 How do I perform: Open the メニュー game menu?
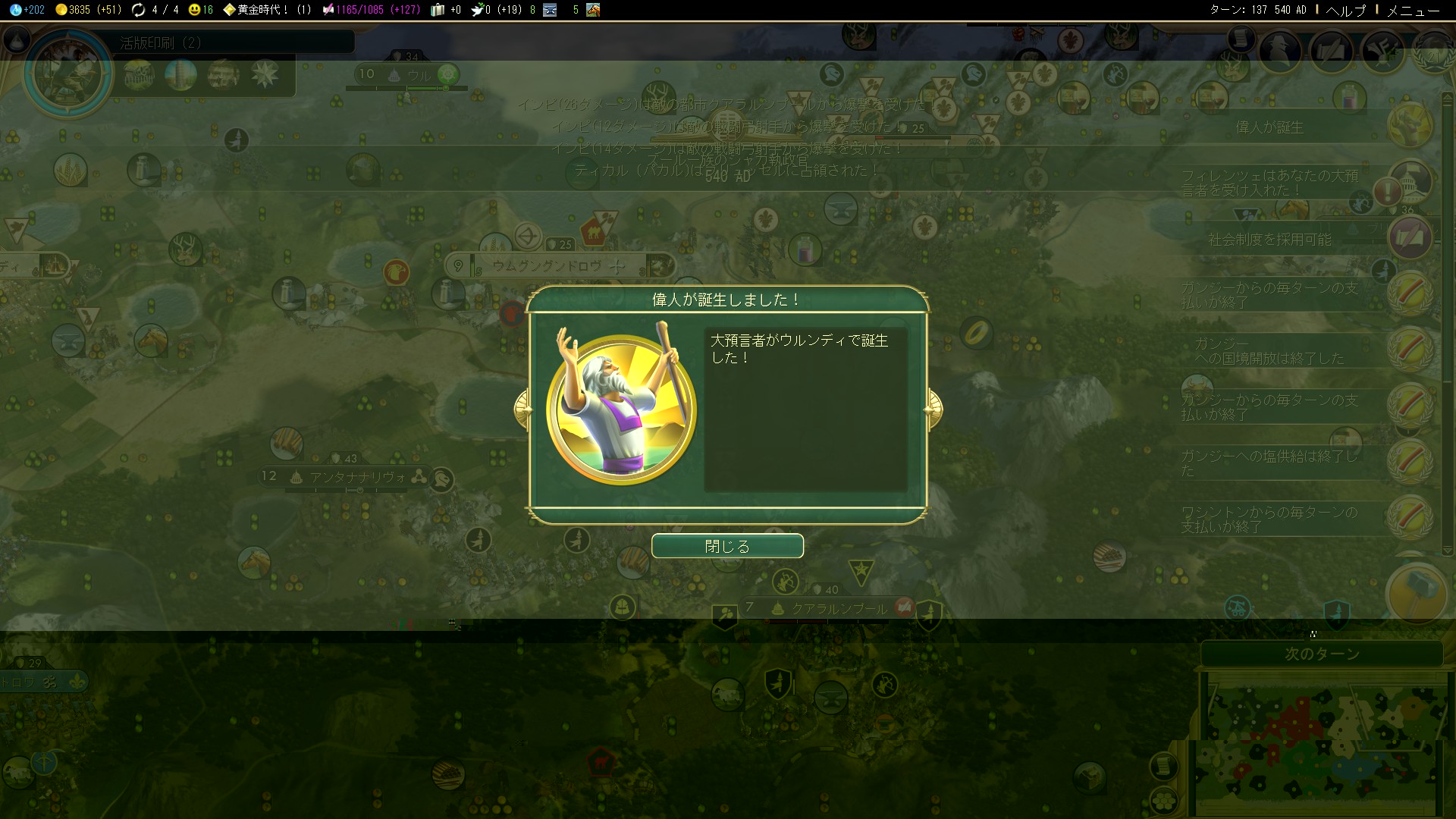click(x=1413, y=10)
